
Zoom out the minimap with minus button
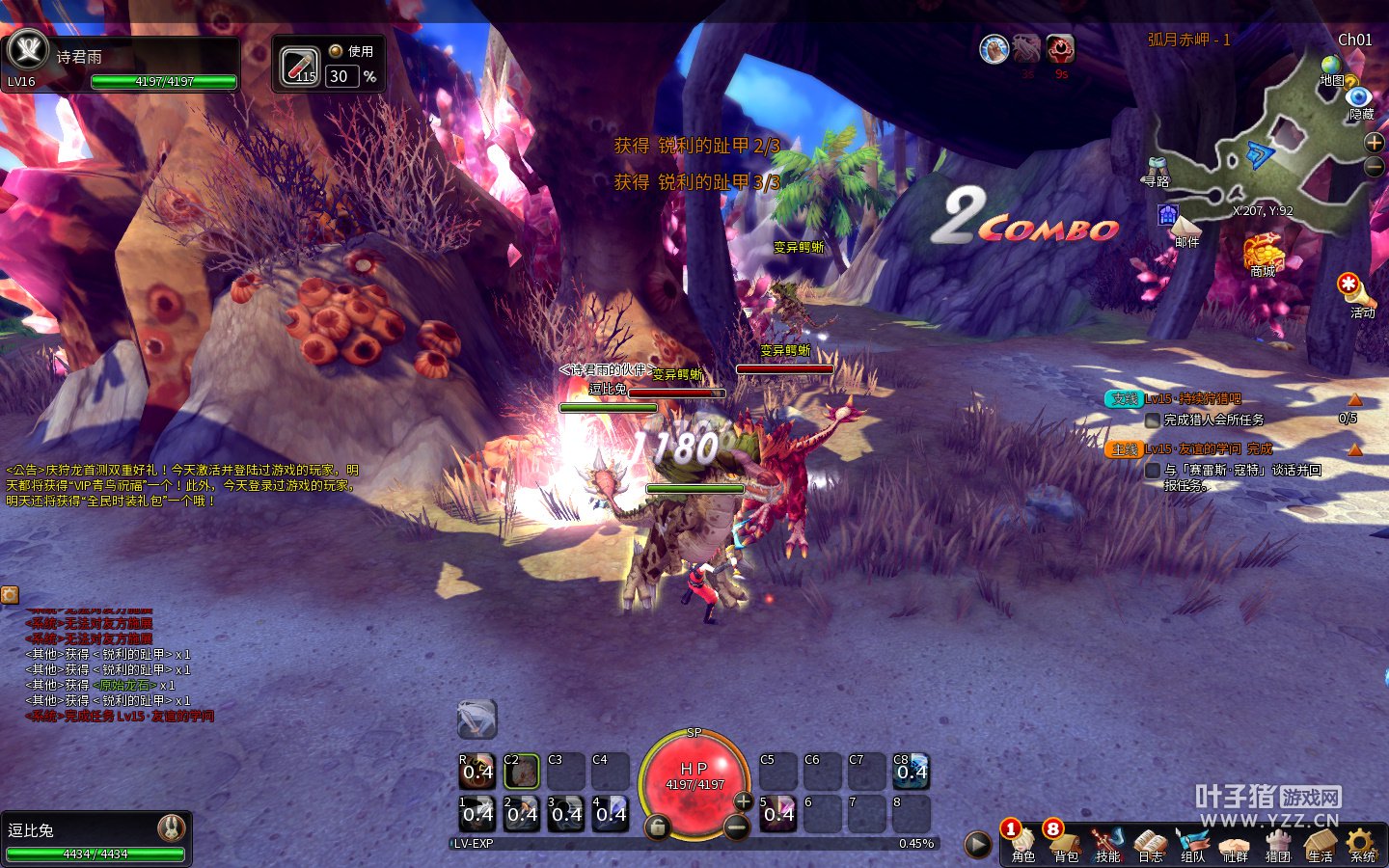[x=1375, y=166]
